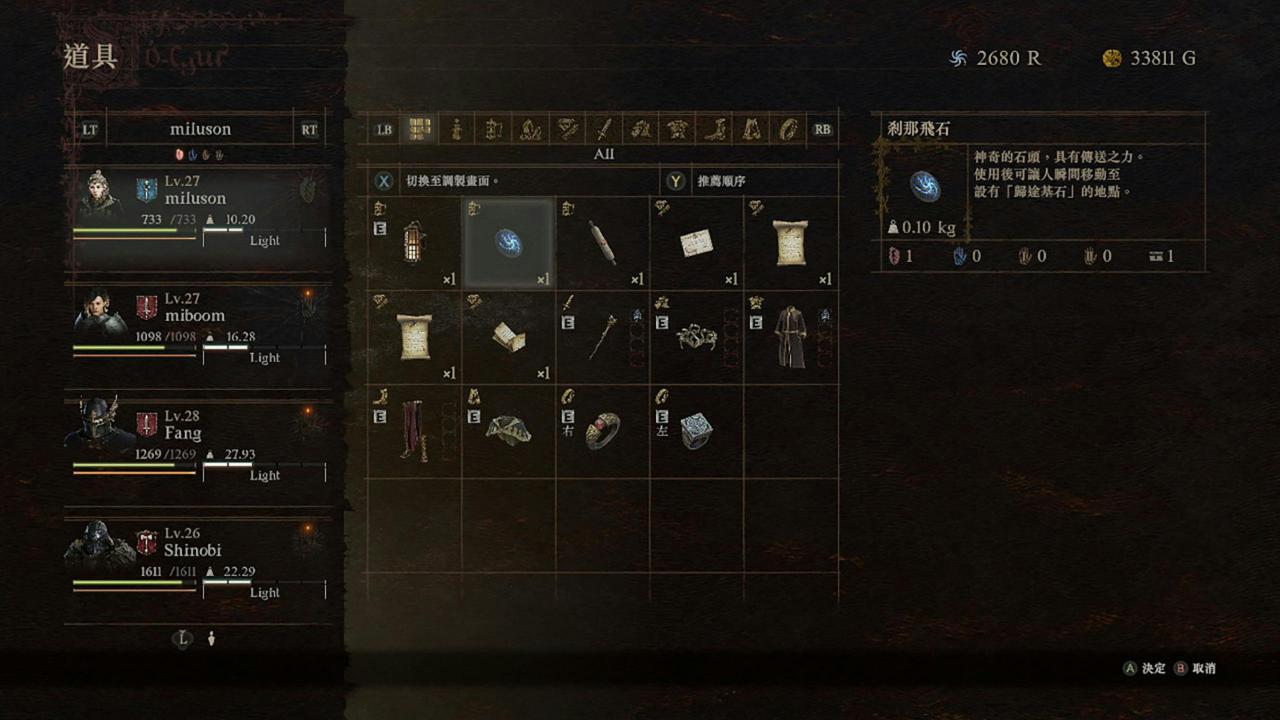Open the sword weapons category tab

click(604, 129)
